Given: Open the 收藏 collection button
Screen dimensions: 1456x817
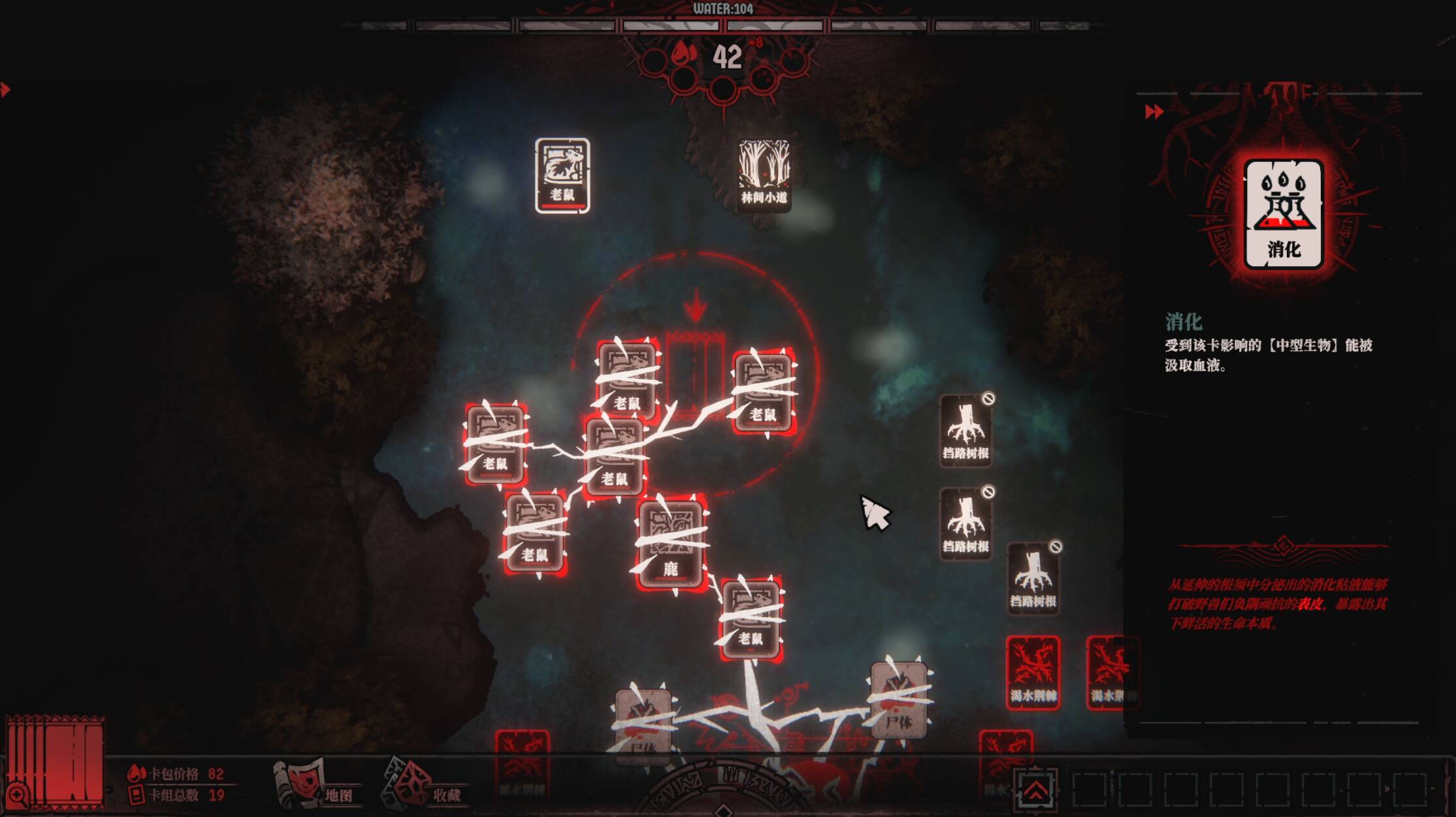Looking at the screenshot, I should point(425,784).
